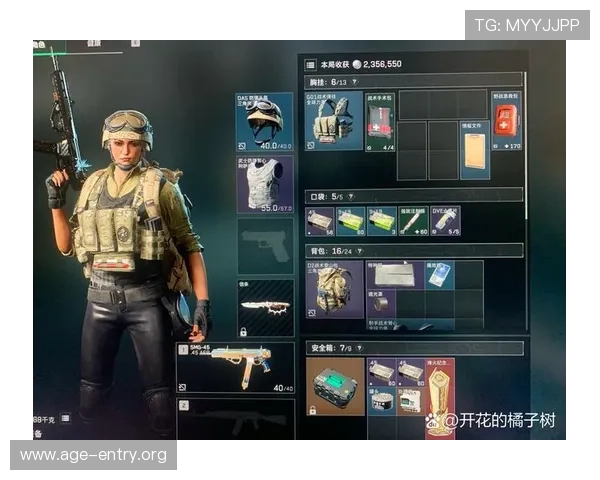This screenshot has height=480, width=600.
Task: Select the DAS helmet with goggles slot
Action: [265, 121]
